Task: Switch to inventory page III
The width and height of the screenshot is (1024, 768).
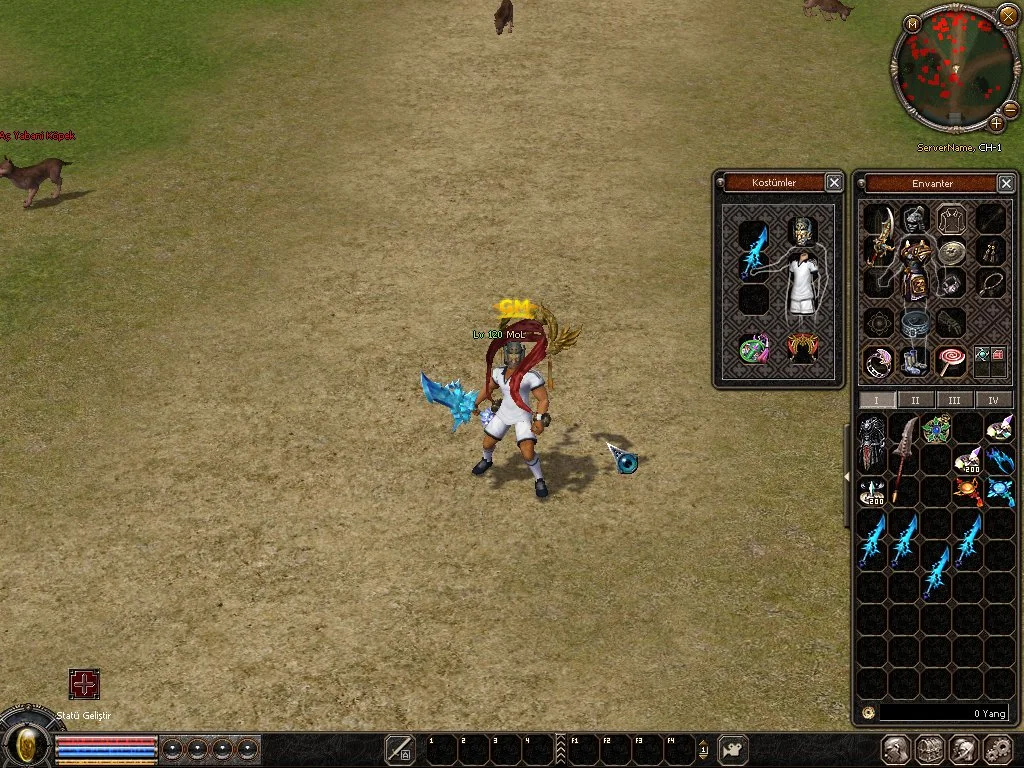Action: pos(954,400)
